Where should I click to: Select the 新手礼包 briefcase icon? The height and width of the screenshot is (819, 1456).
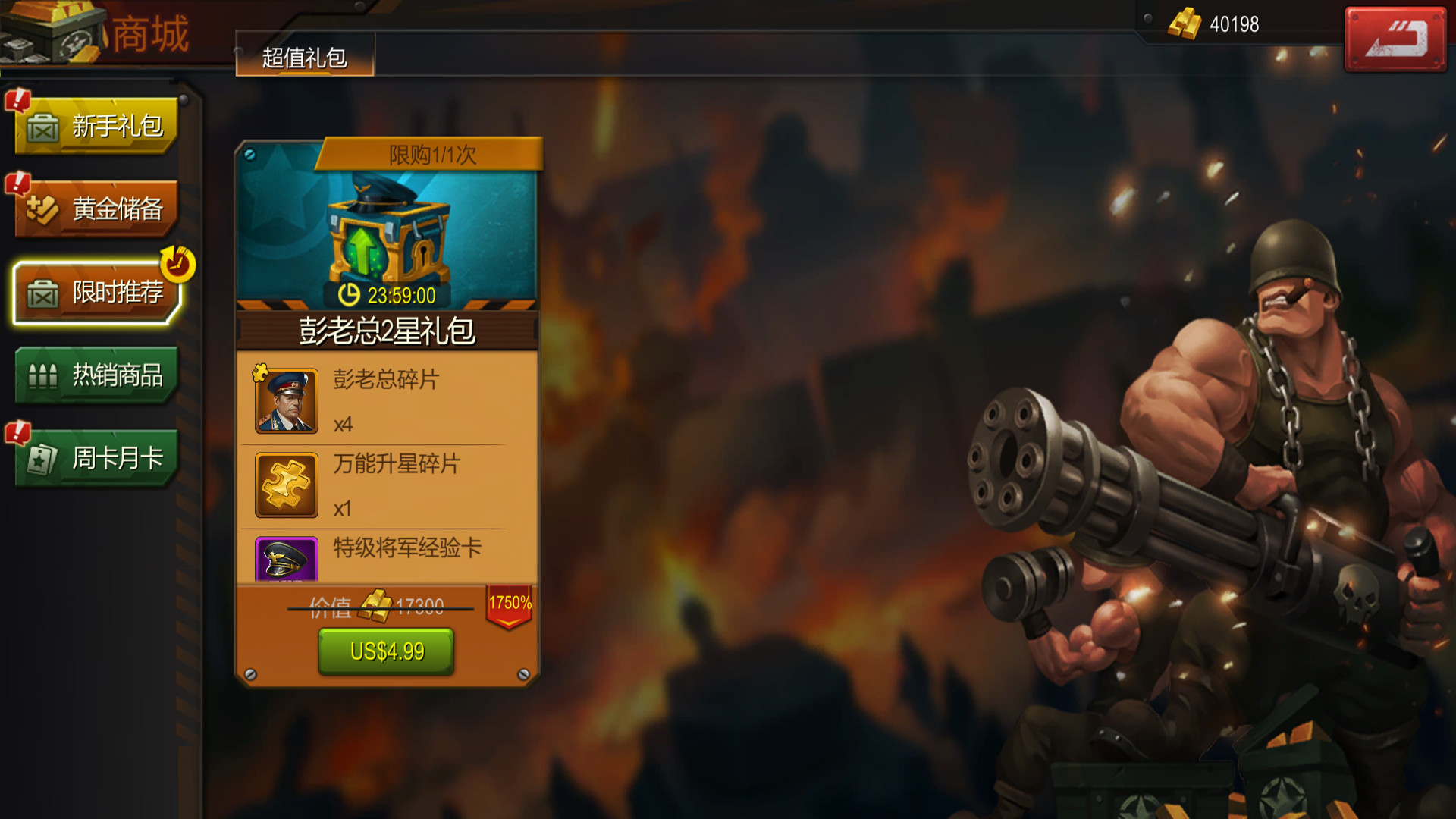click(43, 127)
